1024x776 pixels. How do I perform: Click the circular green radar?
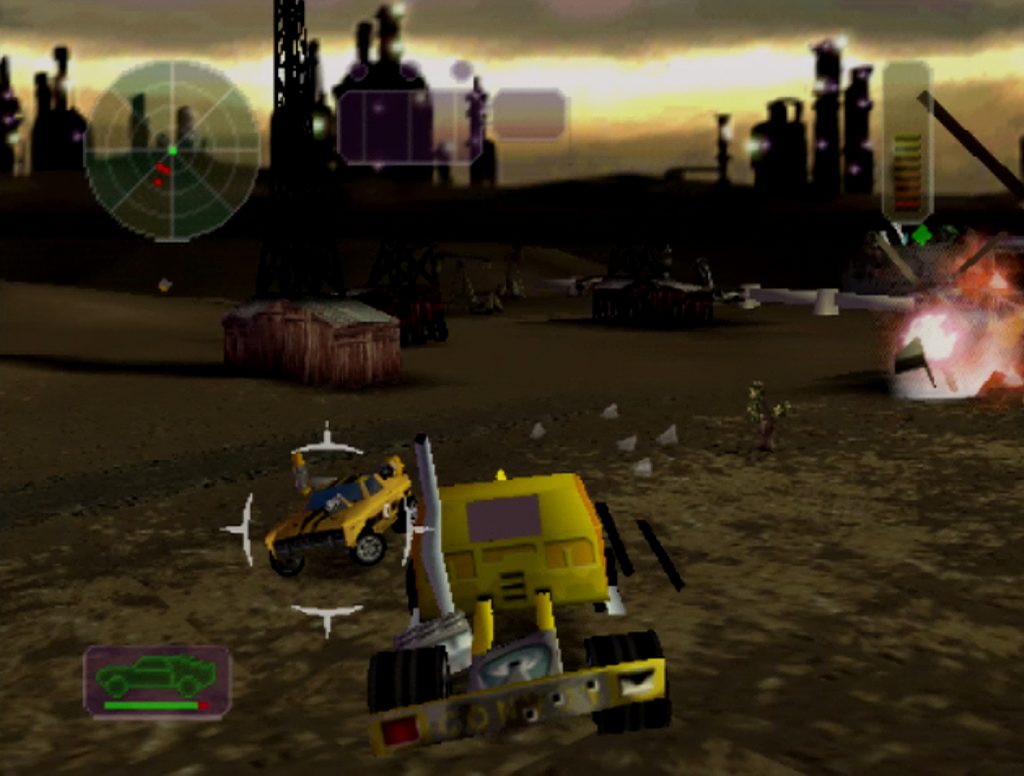pos(172,150)
